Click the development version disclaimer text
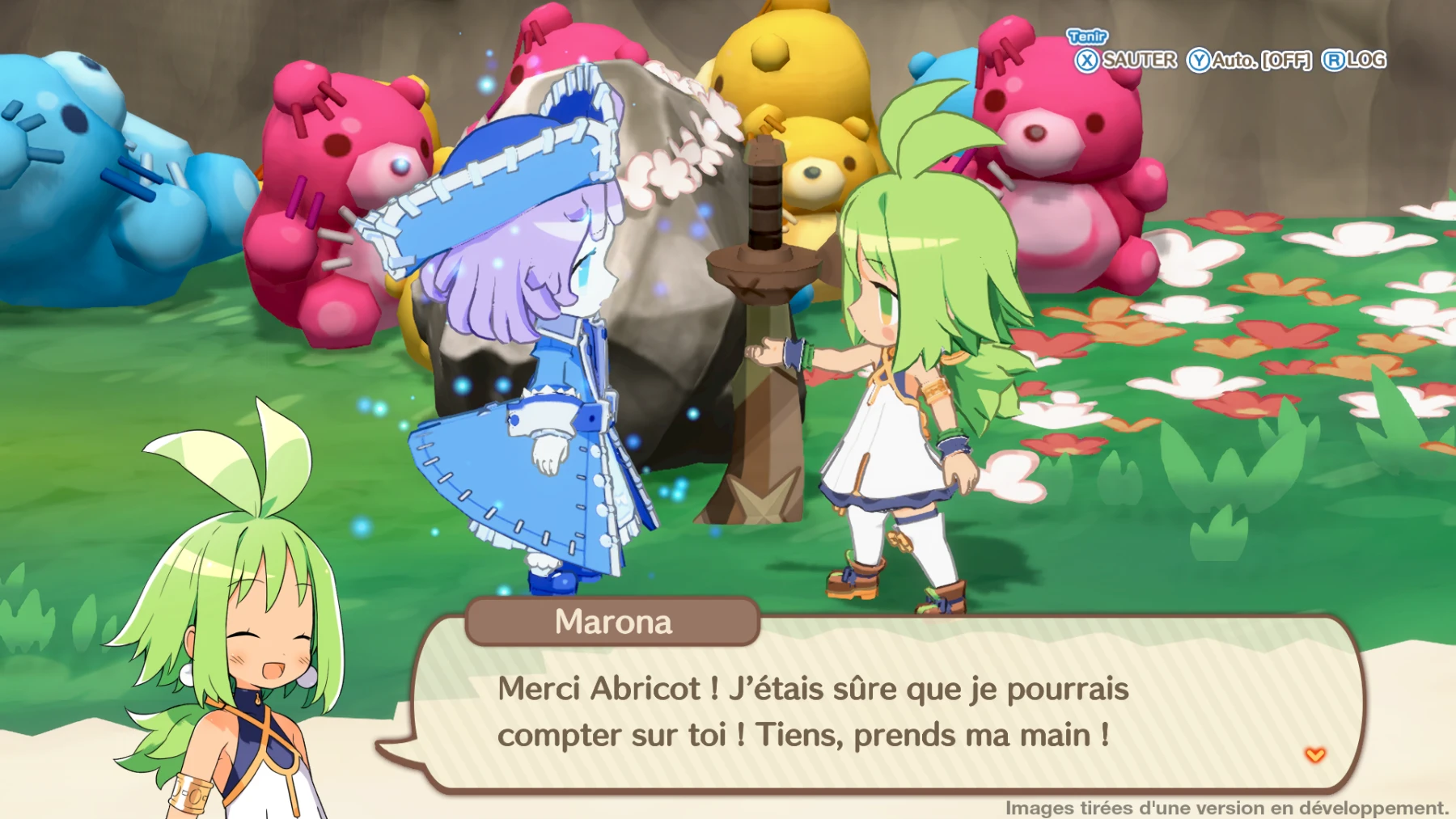The height and width of the screenshot is (819, 1456). point(1225,806)
